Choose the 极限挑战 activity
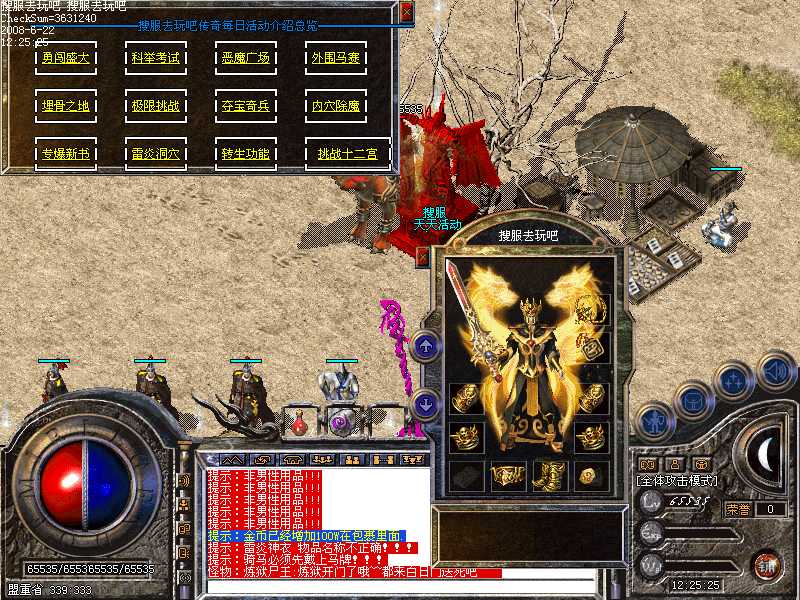Viewport: 800px width, 600px height. coord(155,105)
